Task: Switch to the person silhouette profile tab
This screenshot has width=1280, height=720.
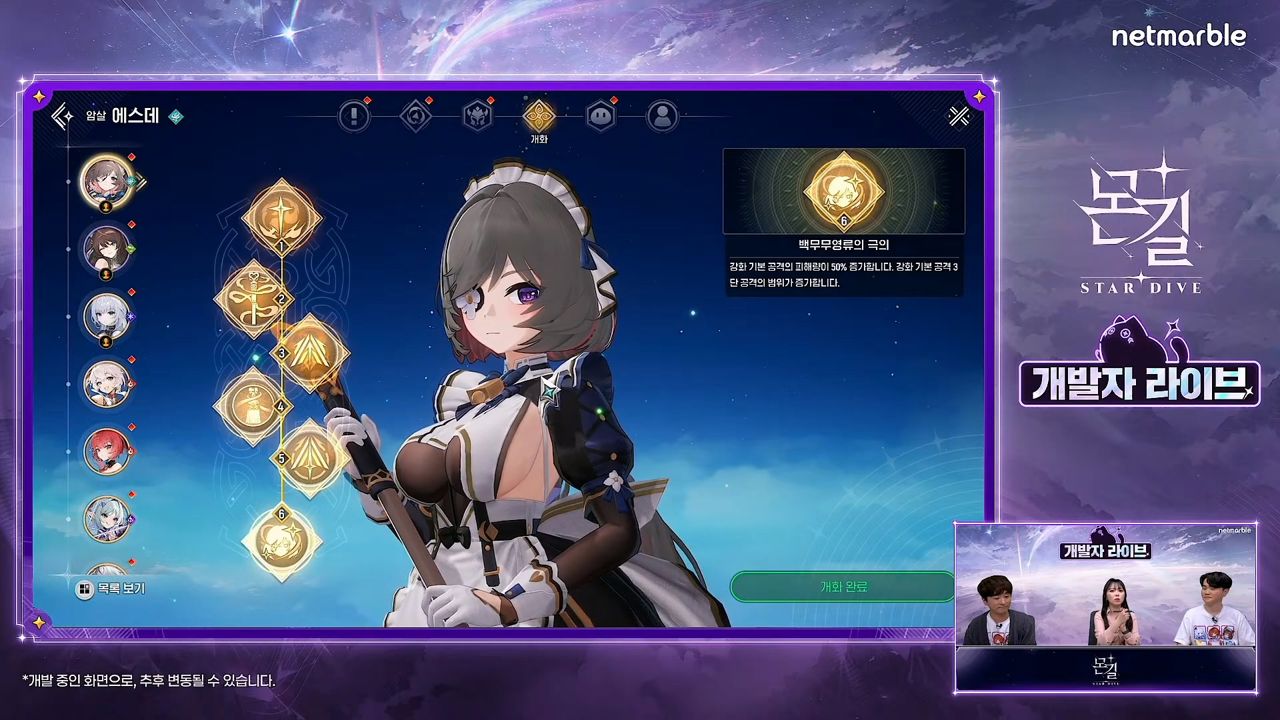Action: click(x=662, y=117)
